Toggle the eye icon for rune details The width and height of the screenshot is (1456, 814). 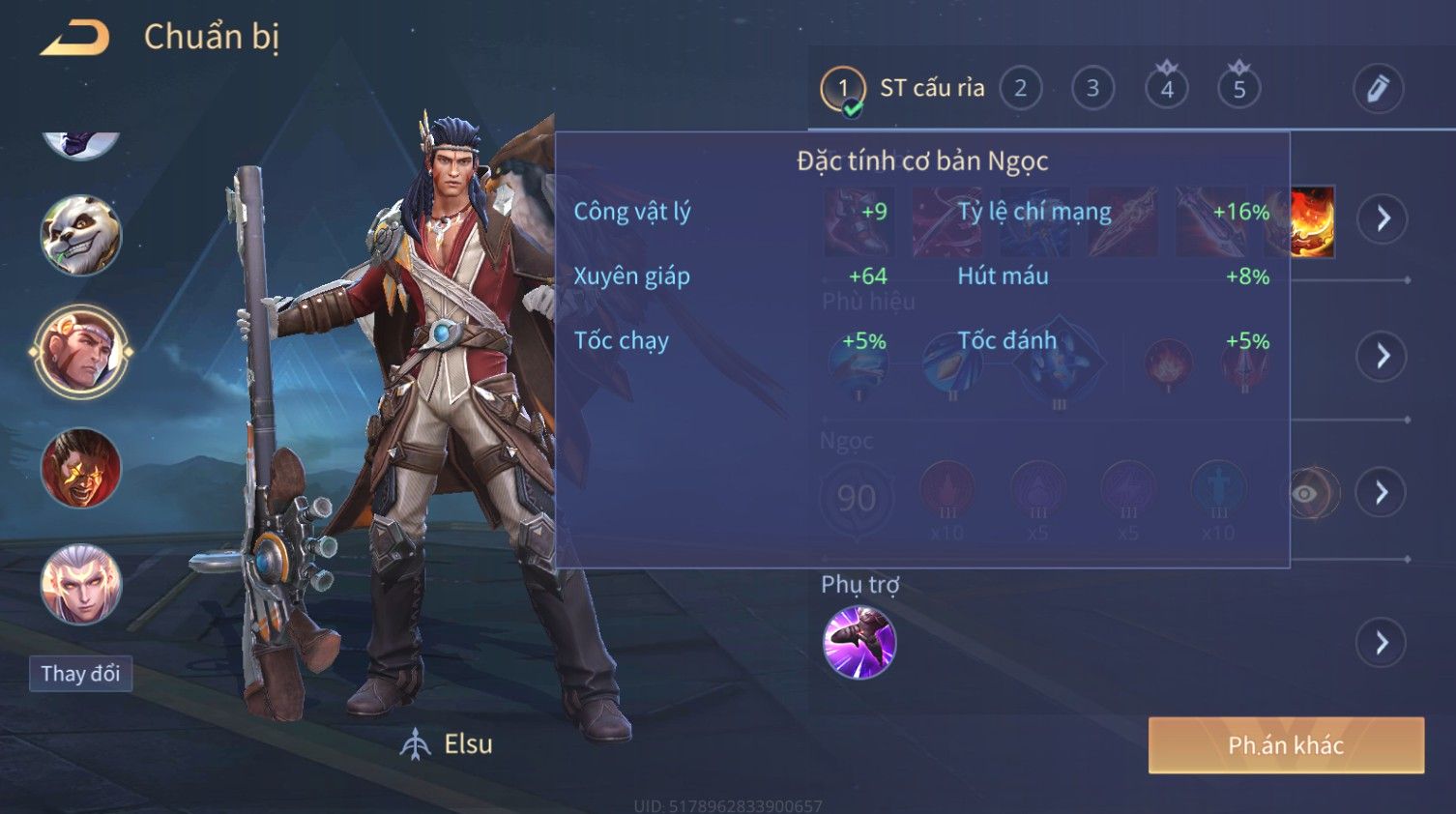(1305, 494)
